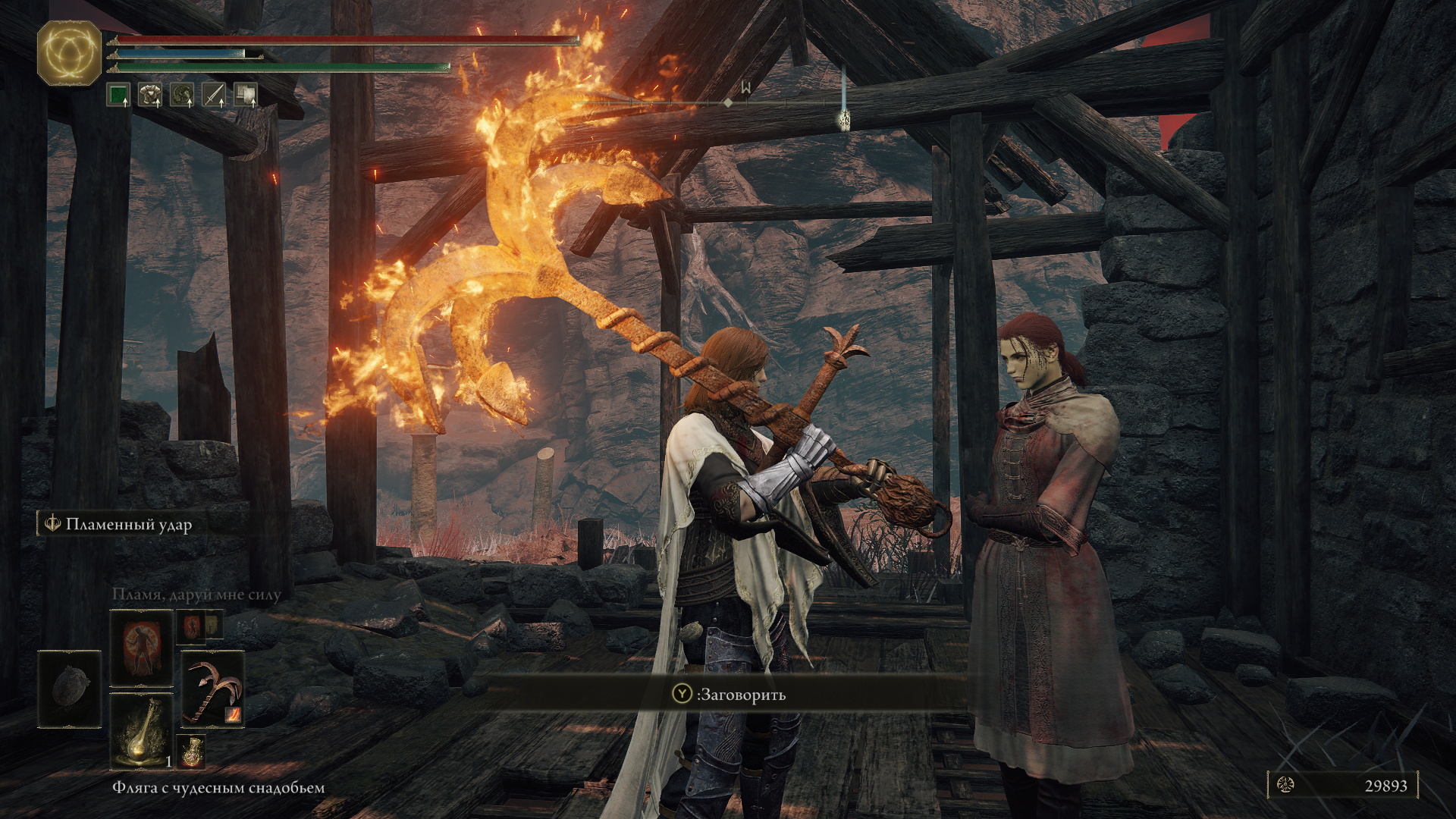Select the Flask of Wondrous Physick slot
Image resolution: width=1456 pixels, height=819 pixels.
click(142, 732)
